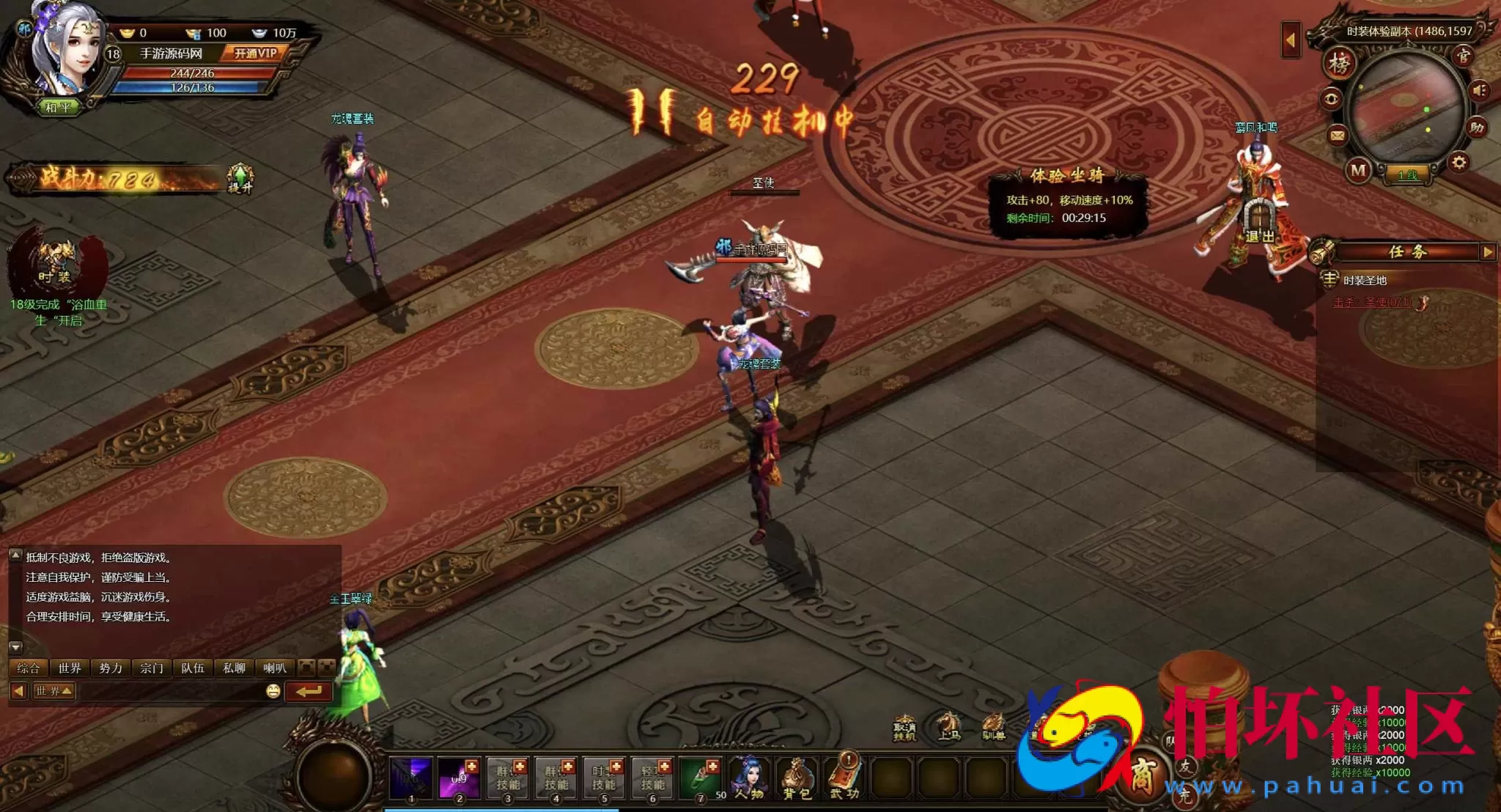1501x812 pixels.
Task: Mute sound via speaker icon near minimap
Action: pyautogui.click(x=1479, y=91)
